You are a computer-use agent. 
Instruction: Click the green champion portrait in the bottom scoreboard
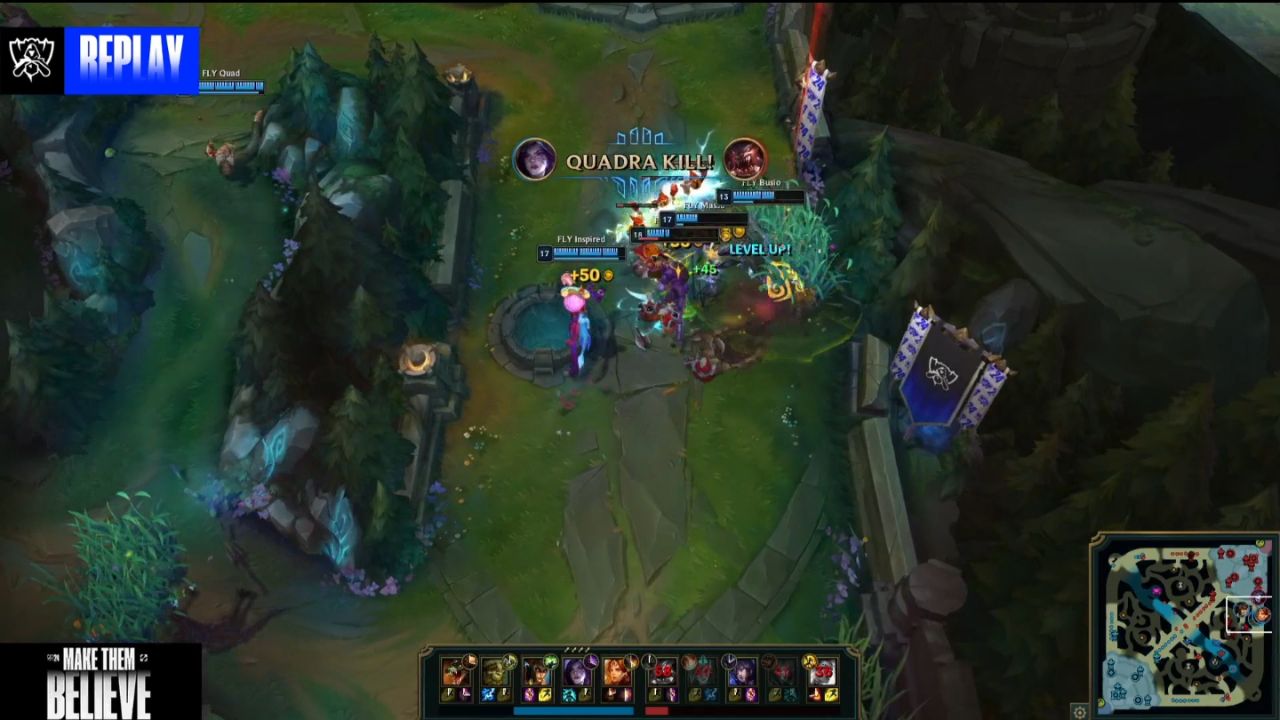click(497, 670)
